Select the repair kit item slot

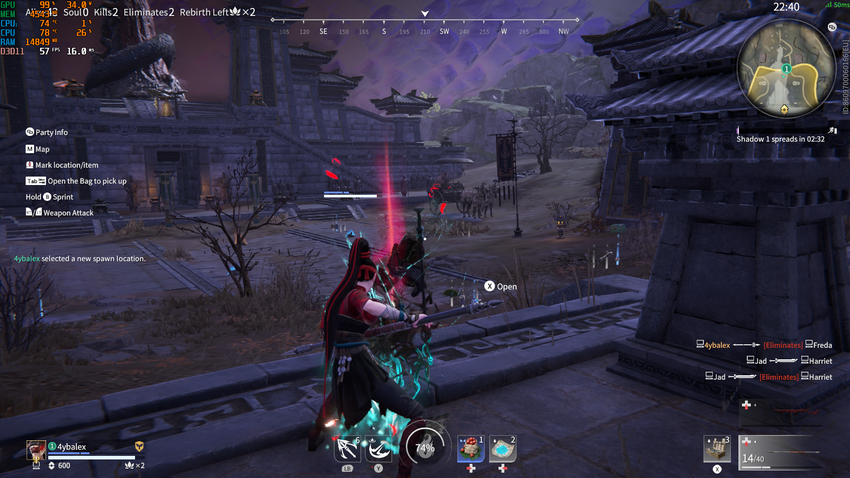(717, 448)
